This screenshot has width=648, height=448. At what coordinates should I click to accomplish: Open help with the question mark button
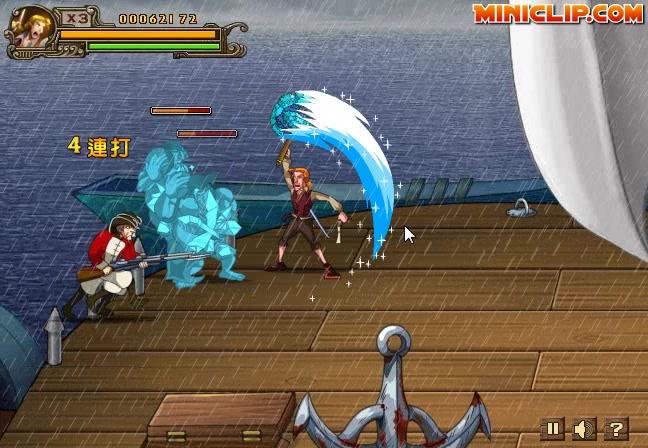click(616, 429)
